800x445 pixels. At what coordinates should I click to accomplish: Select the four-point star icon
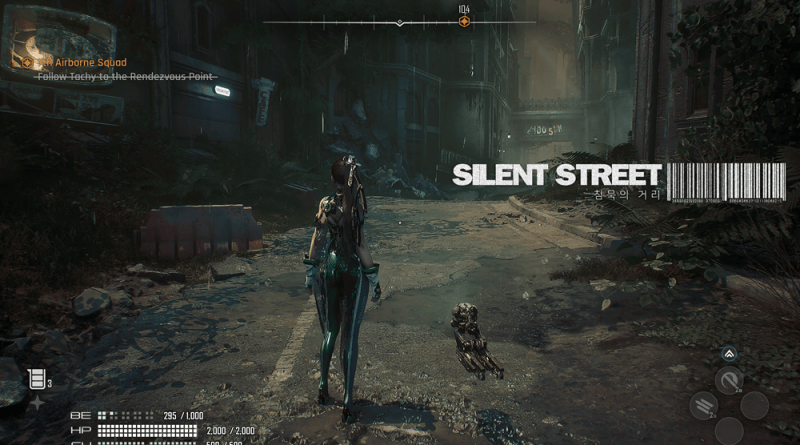(x=38, y=402)
